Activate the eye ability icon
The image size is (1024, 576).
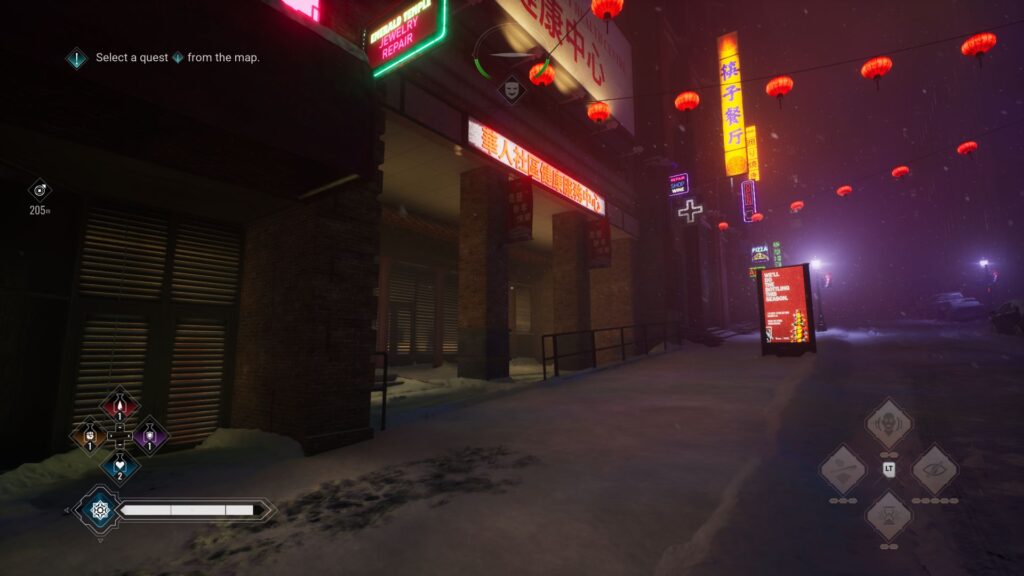[x=934, y=469]
